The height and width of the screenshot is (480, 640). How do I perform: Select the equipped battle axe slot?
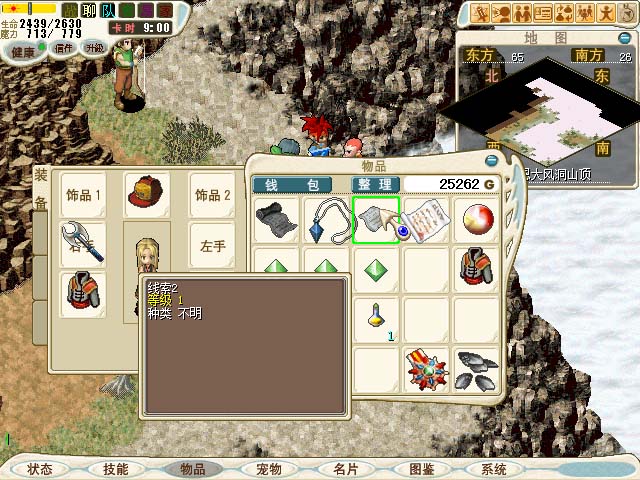(83, 244)
